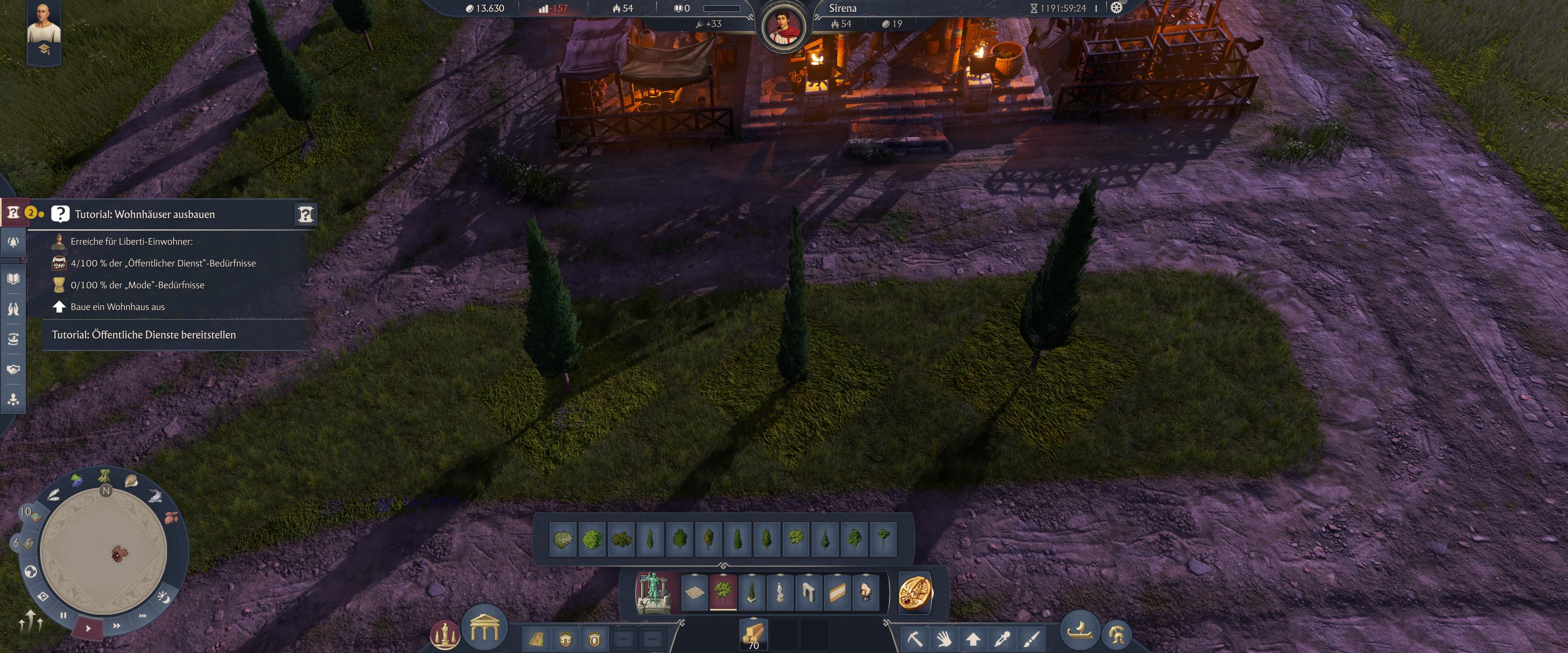
Task: Select the stone arch ornament category
Action: (808, 591)
